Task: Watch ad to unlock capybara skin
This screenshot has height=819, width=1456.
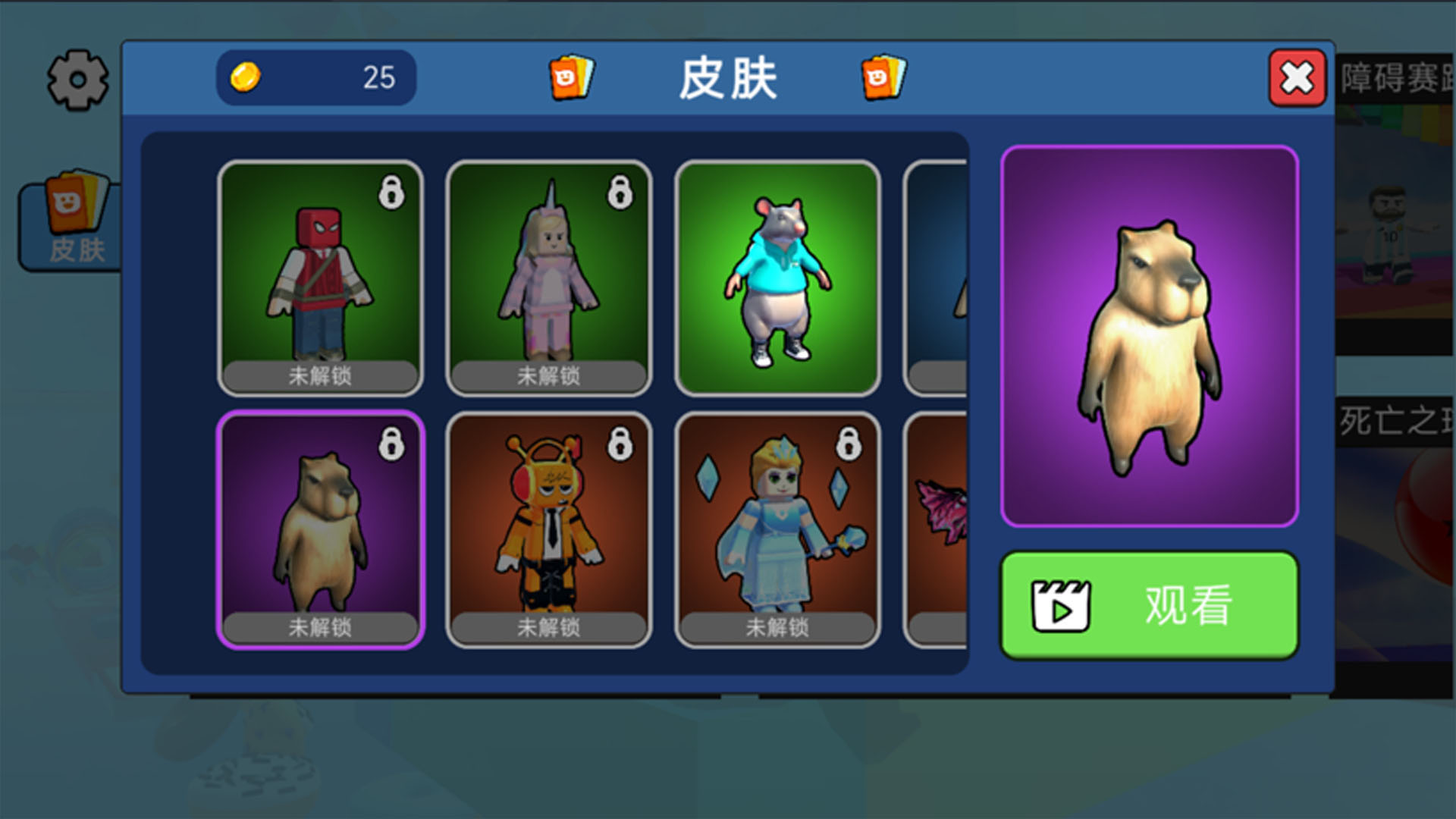Action: pos(1149,605)
